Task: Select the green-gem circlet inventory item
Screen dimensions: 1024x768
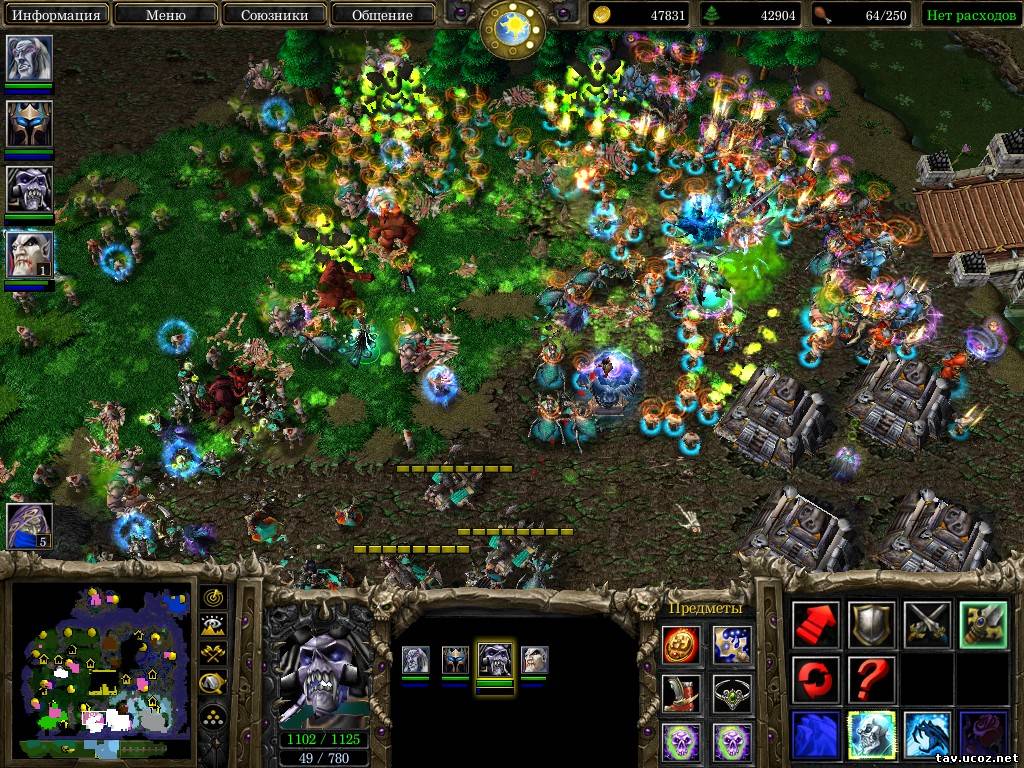Action: pos(732,693)
